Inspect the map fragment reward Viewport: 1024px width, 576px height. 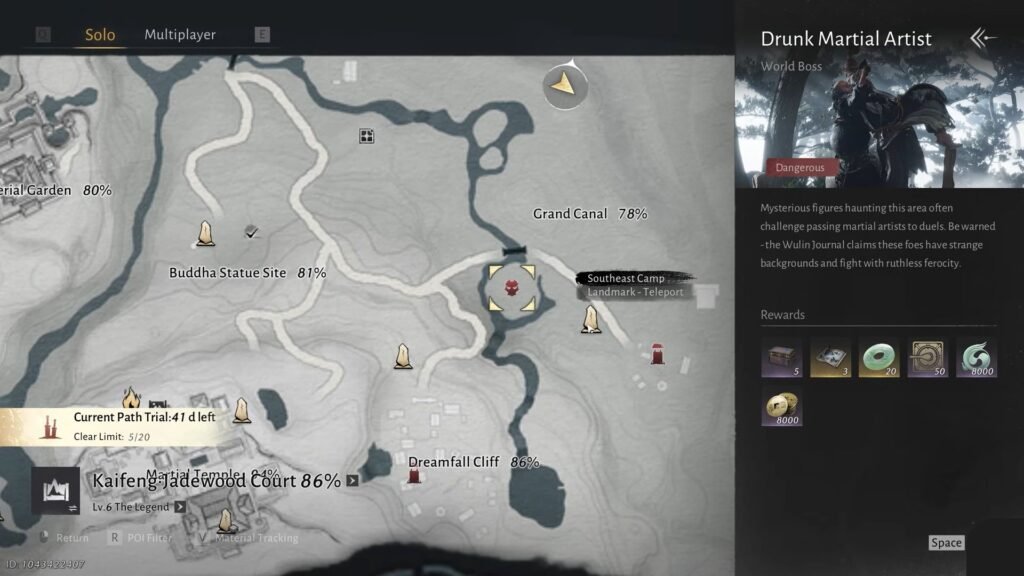830,357
